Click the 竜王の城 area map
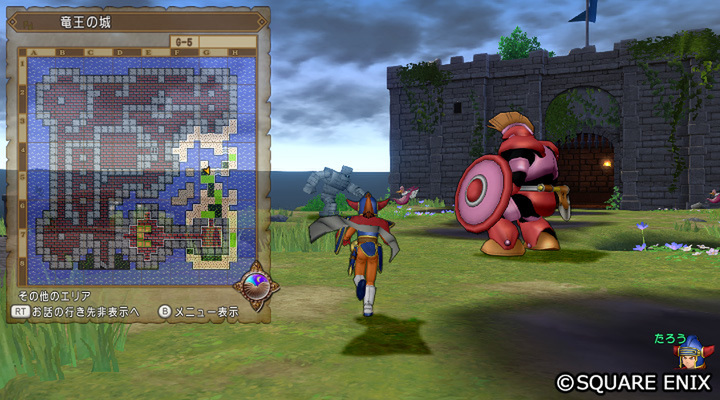This screenshot has width=720, height=400. coord(134,163)
